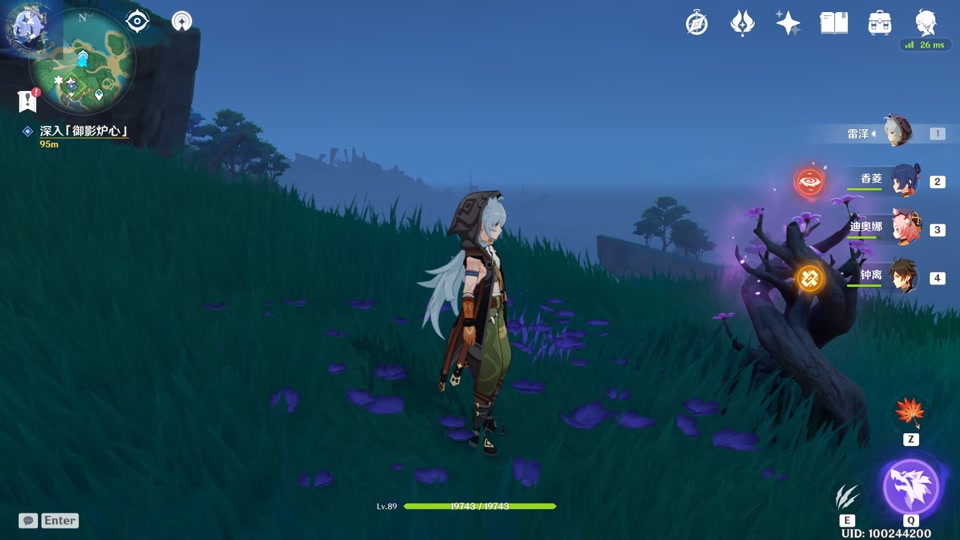
Task: Switch to party member 钟离
Action: point(903,277)
